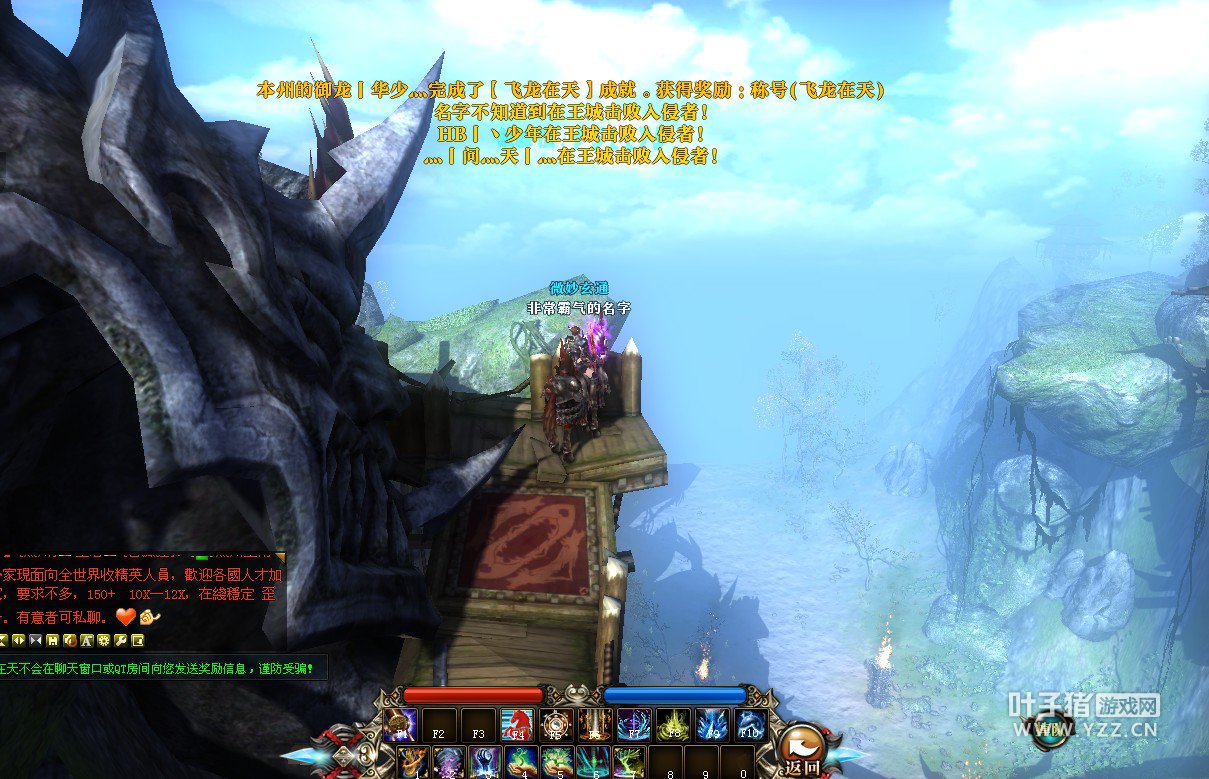Activate the blue glowing fist skill in slot 3
The height and width of the screenshot is (779, 1209).
click(485, 762)
